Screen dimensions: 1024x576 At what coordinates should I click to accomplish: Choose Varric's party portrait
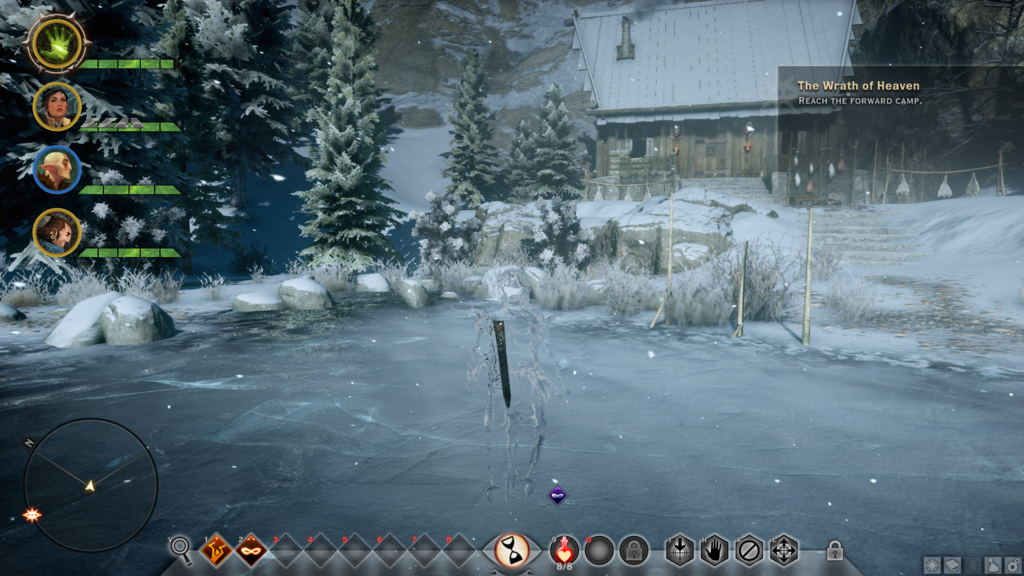(57, 232)
